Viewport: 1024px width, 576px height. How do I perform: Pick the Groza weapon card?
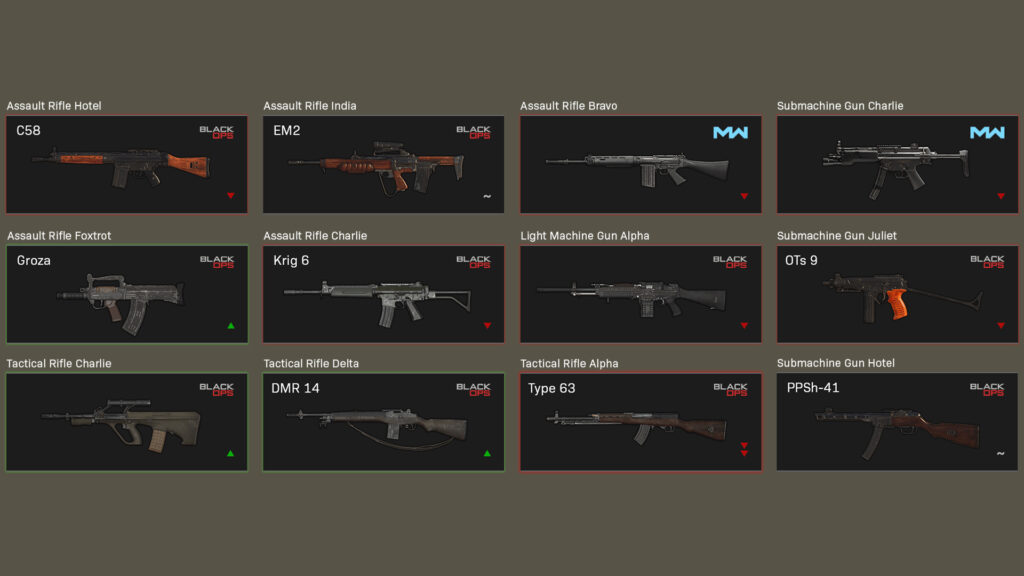click(x=127, y=294)
